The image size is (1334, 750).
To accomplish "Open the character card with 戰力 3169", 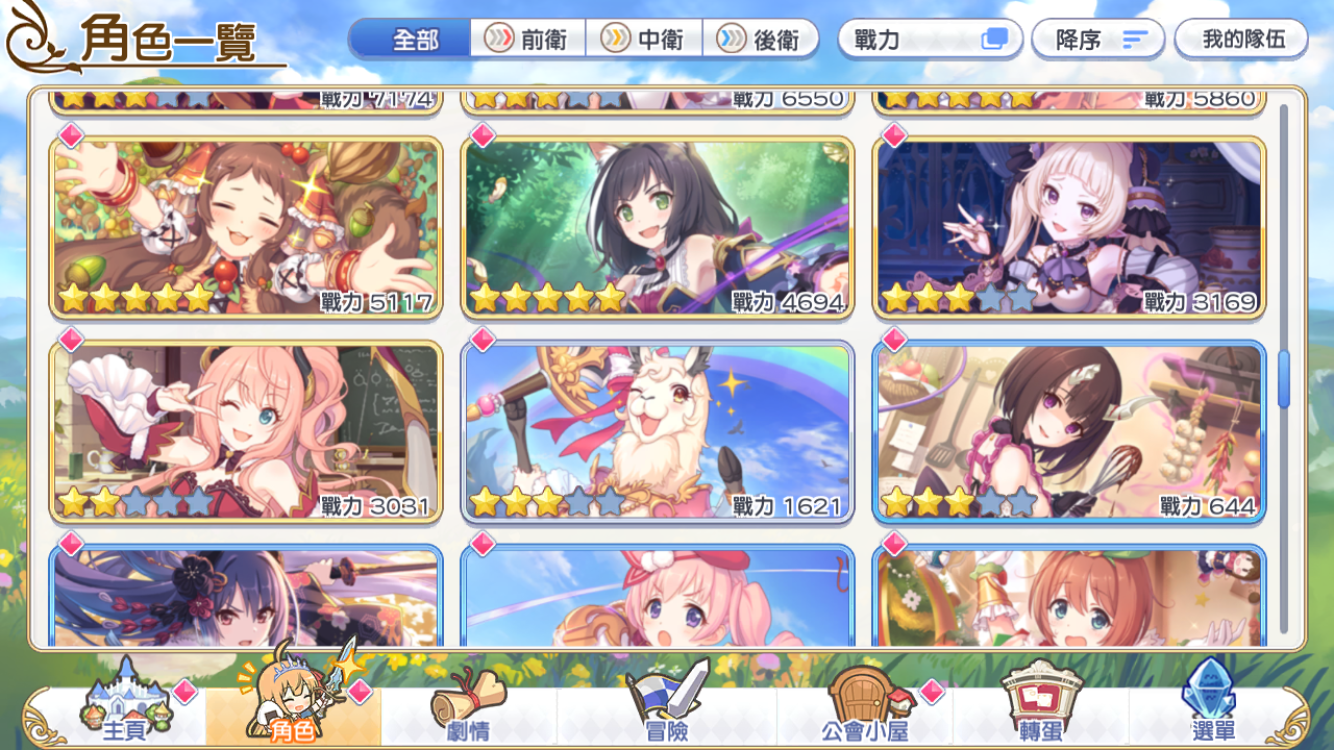I will (x=1069, y=228).
